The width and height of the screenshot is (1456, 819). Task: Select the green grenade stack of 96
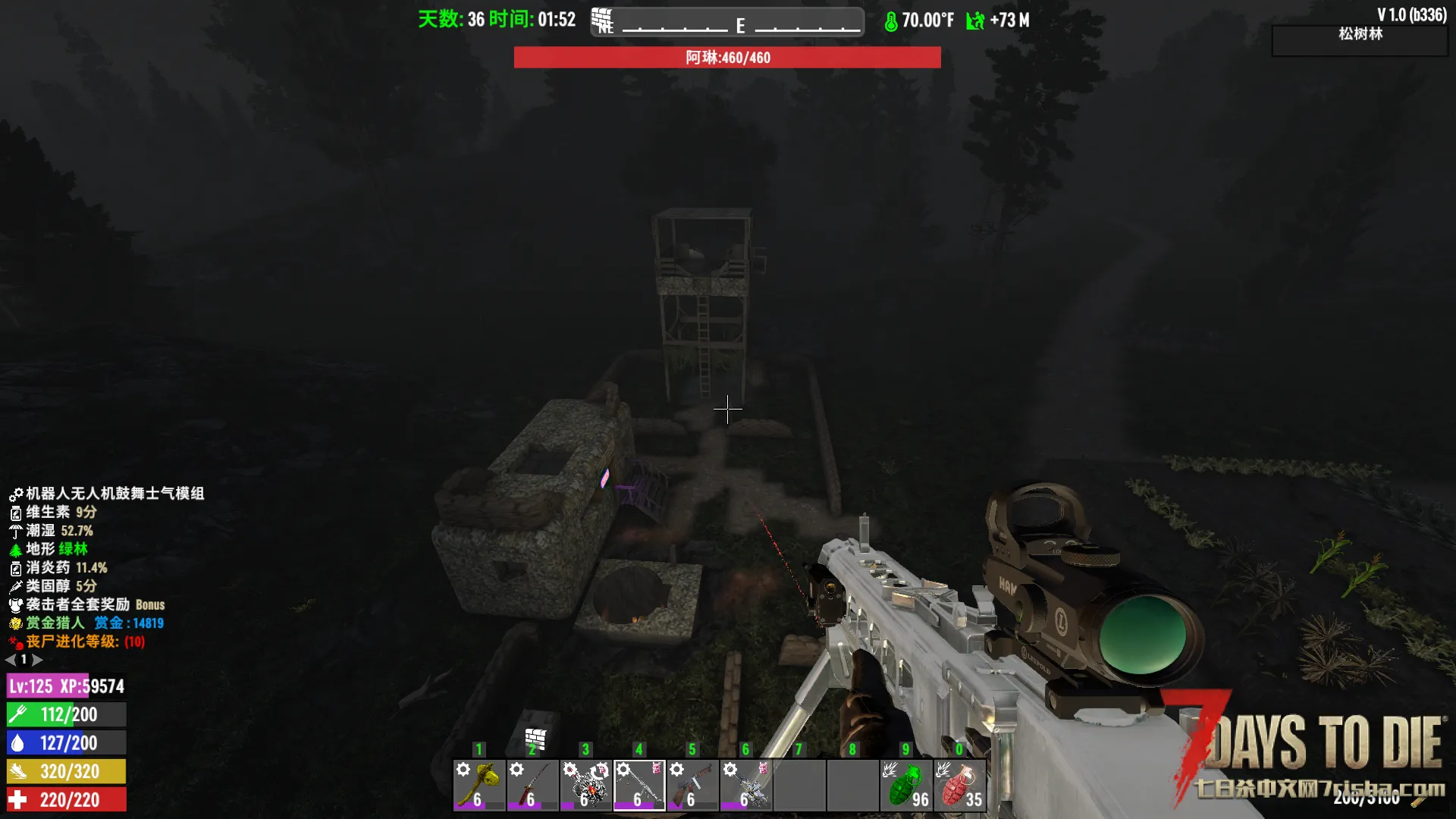coord(906,785)
